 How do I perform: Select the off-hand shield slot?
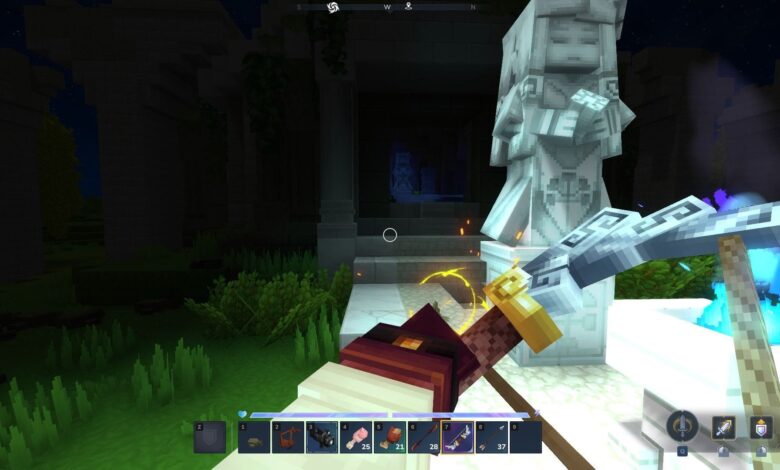(209, 437)
